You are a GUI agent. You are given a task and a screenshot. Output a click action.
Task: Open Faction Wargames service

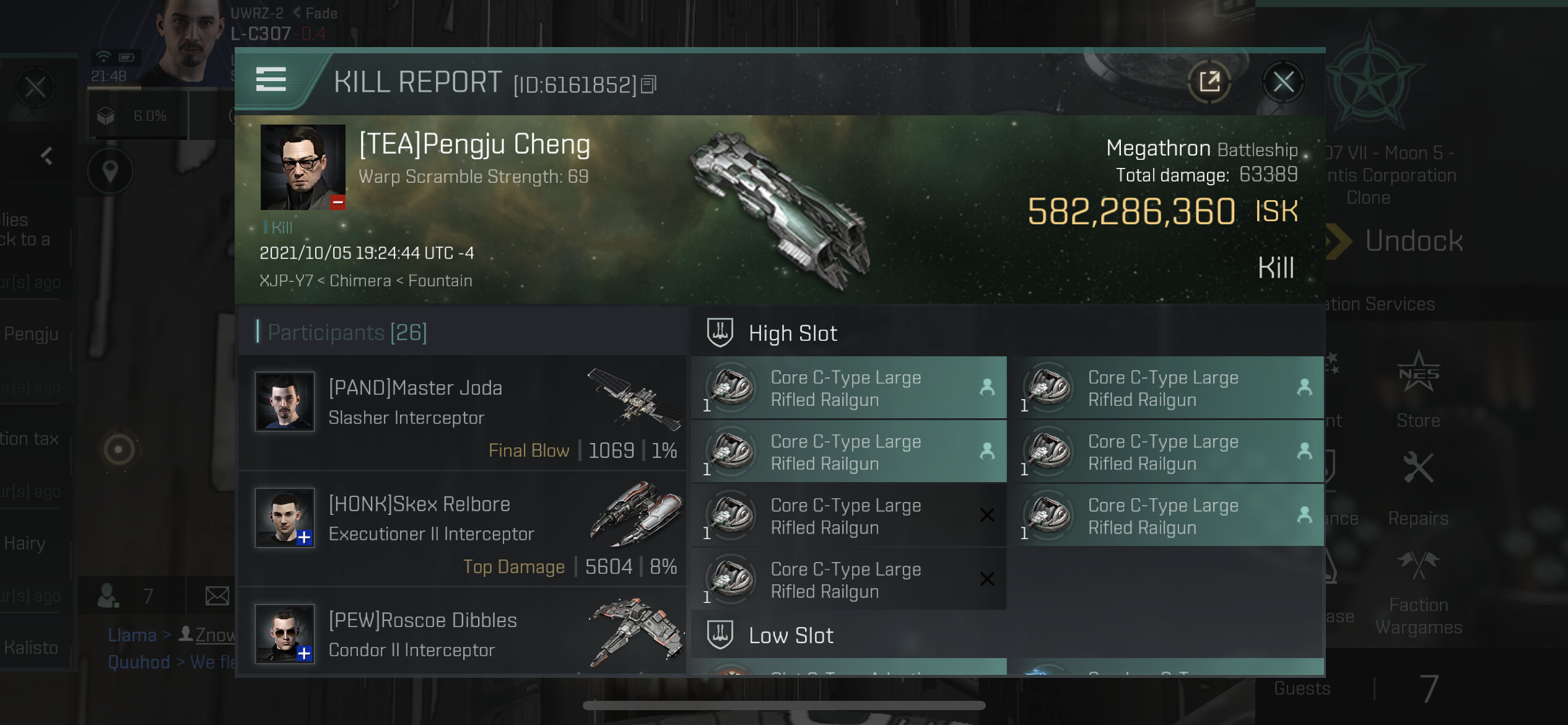point(1418,592)
